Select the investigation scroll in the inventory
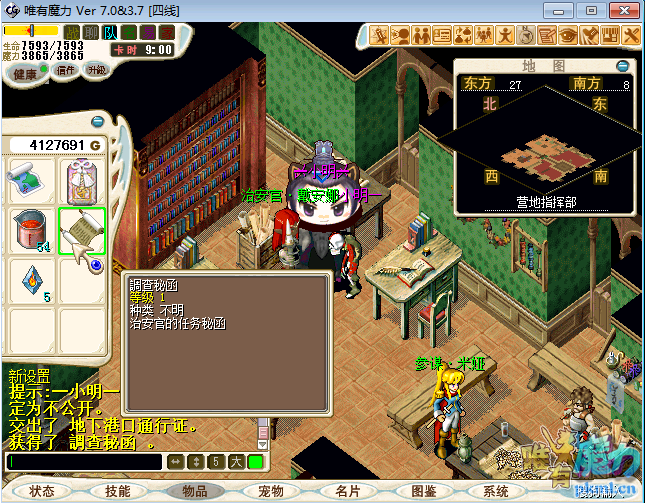The image size is (645, 503). (x=82, y=232)
